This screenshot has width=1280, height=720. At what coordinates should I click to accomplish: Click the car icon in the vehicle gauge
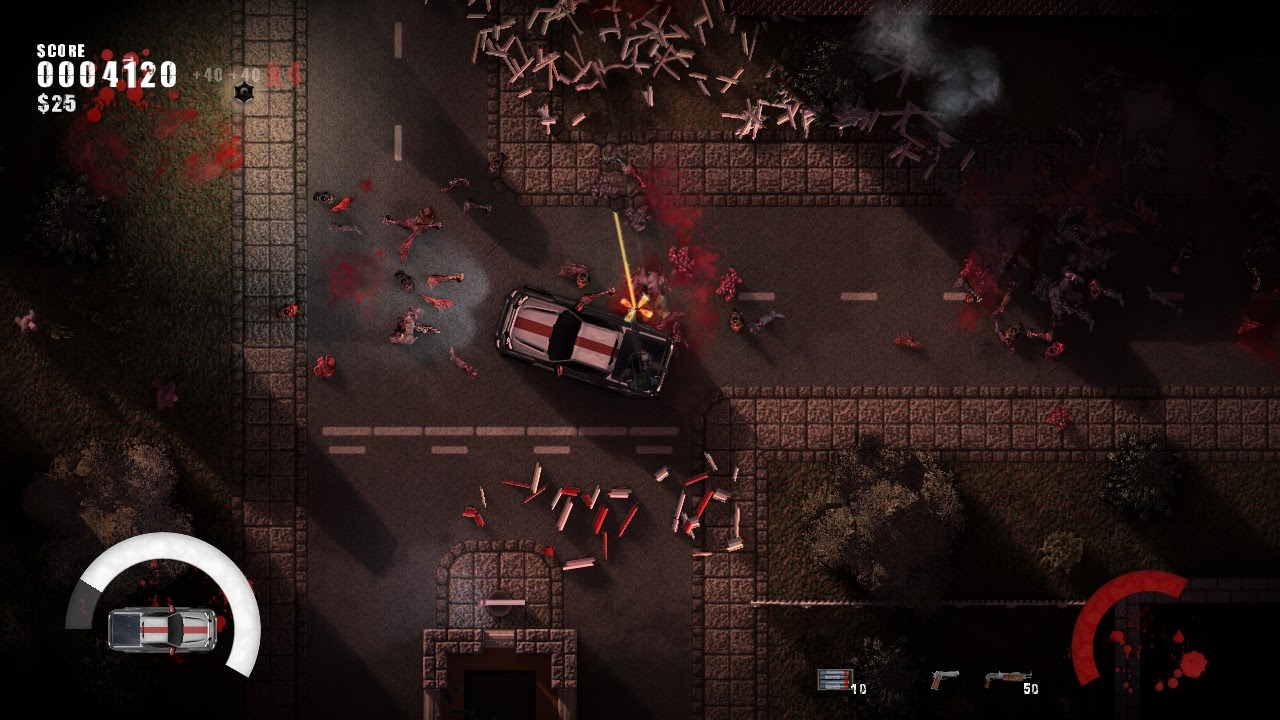point(162,628)
